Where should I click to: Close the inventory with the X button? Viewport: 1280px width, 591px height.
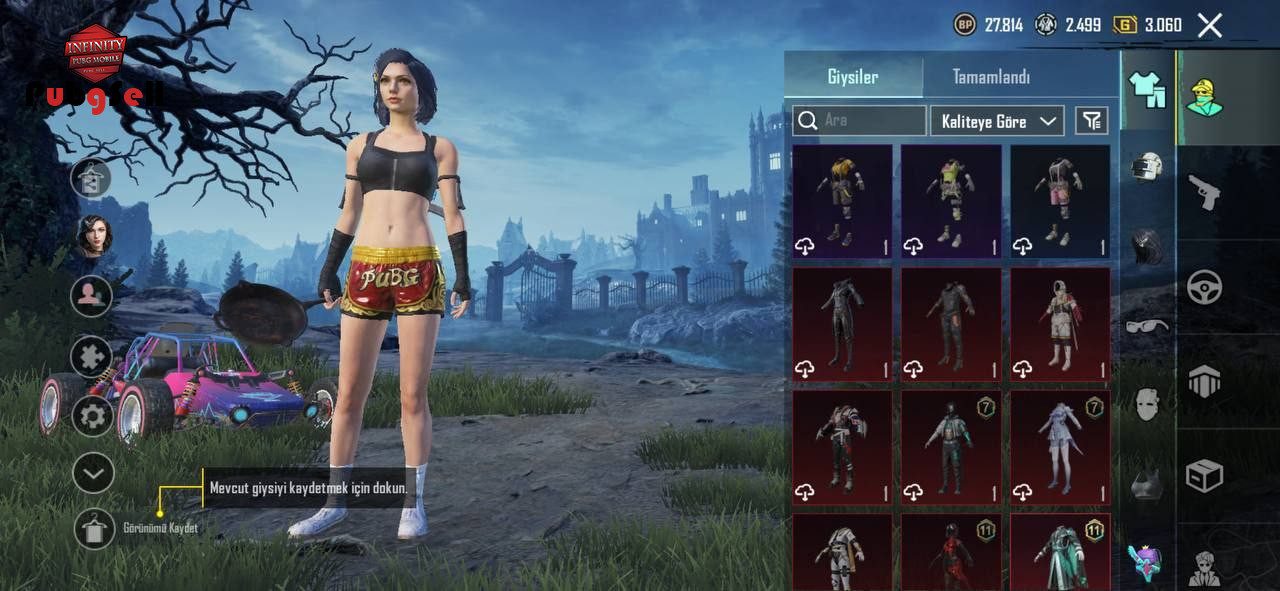(x=1210, y=26)
